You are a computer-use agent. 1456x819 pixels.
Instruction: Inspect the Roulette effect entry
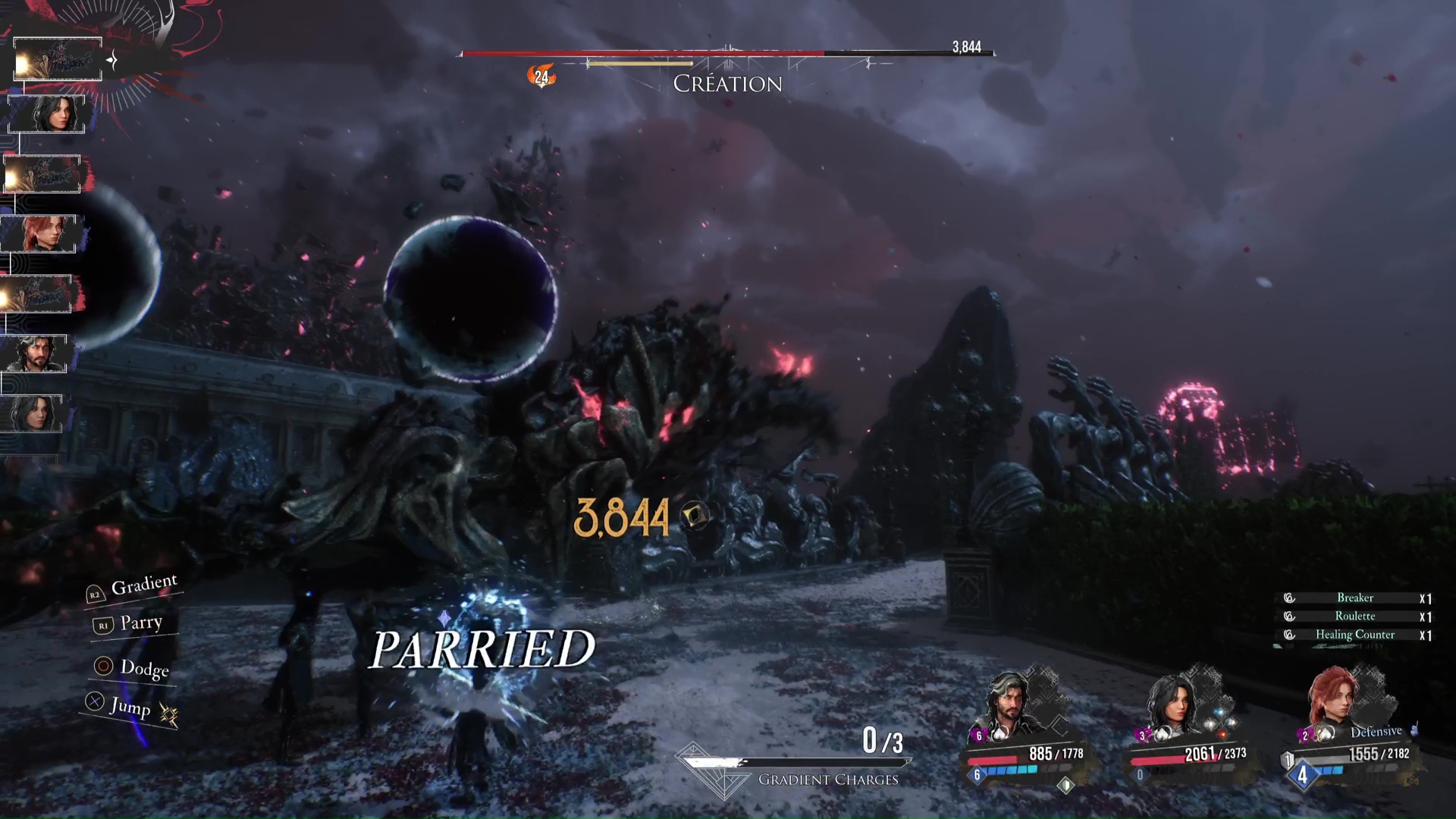1354,616
